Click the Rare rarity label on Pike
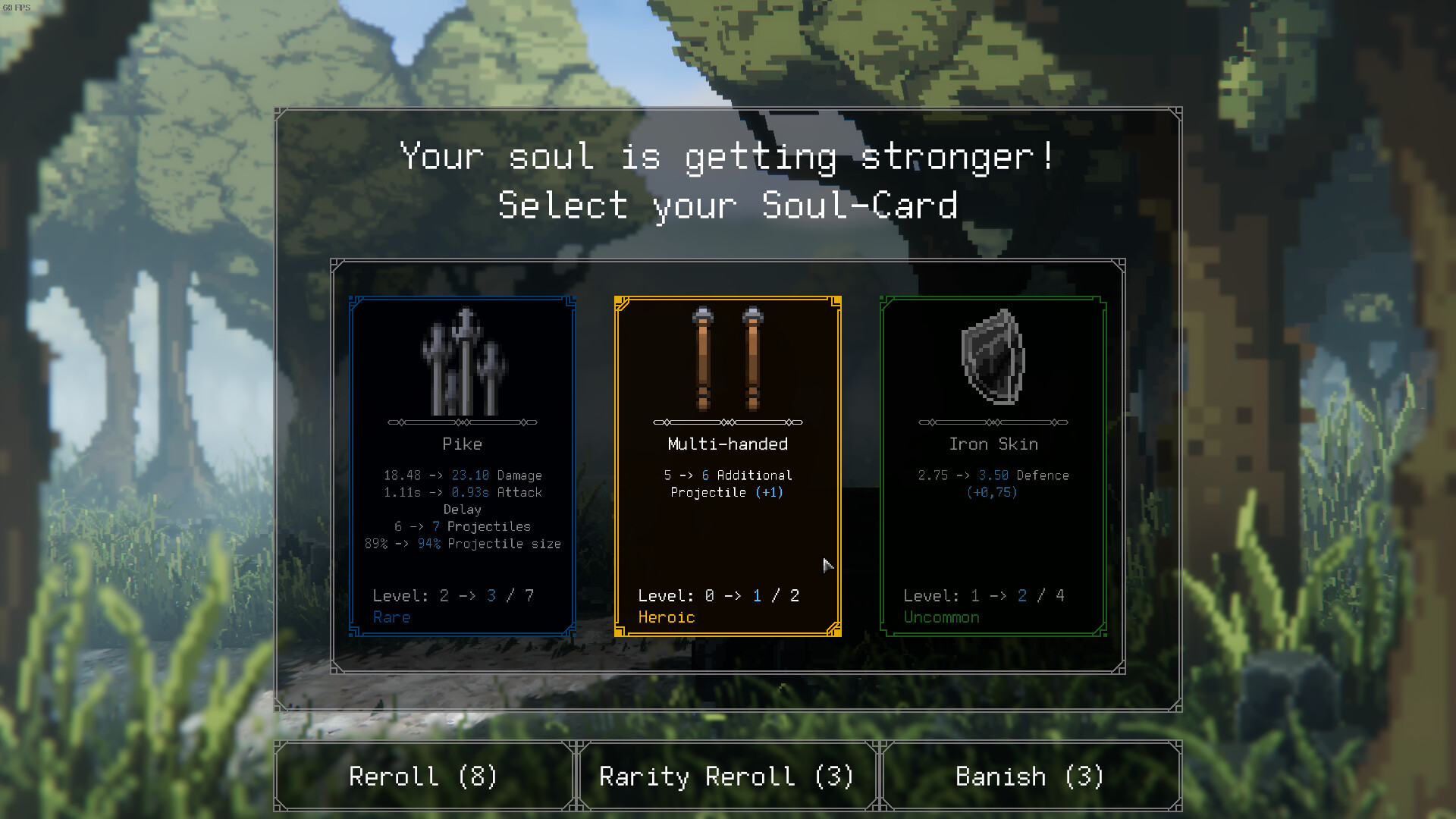 pos(391,617)
